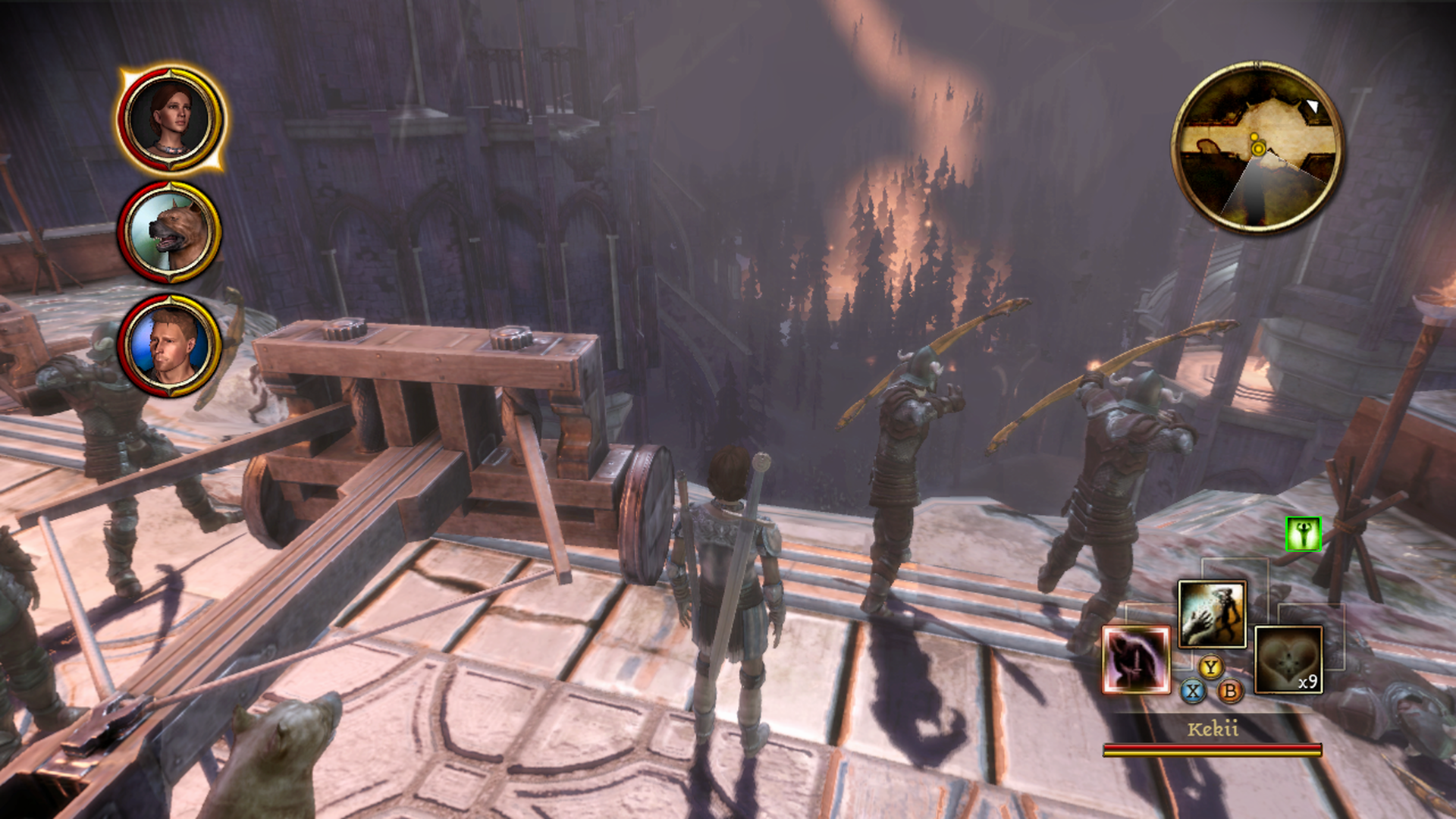
Task: Select the Mabari war hound portrait
Action: click(x=170, y=231)
